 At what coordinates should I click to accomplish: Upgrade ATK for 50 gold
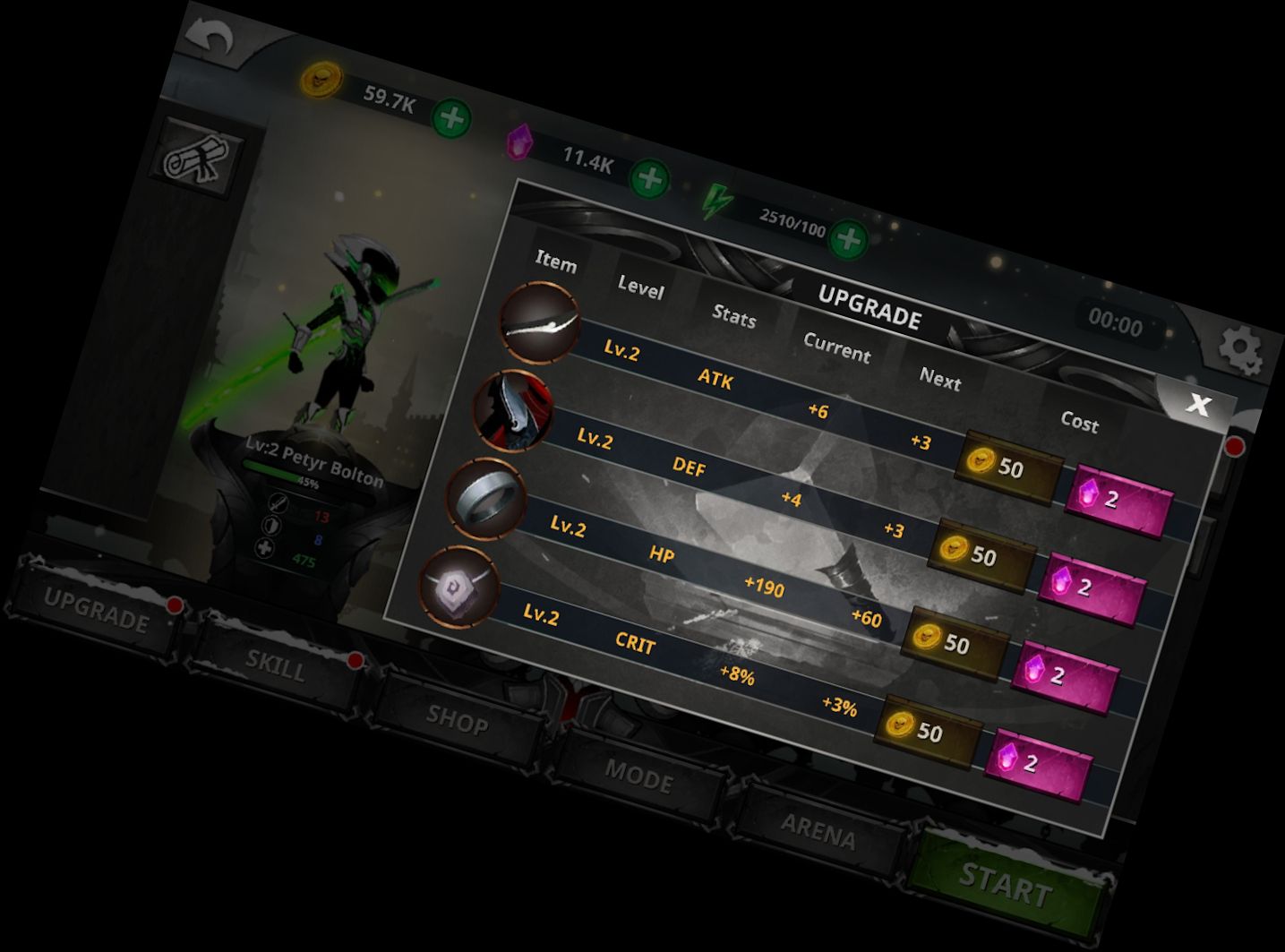click(x=1007, y=467)
